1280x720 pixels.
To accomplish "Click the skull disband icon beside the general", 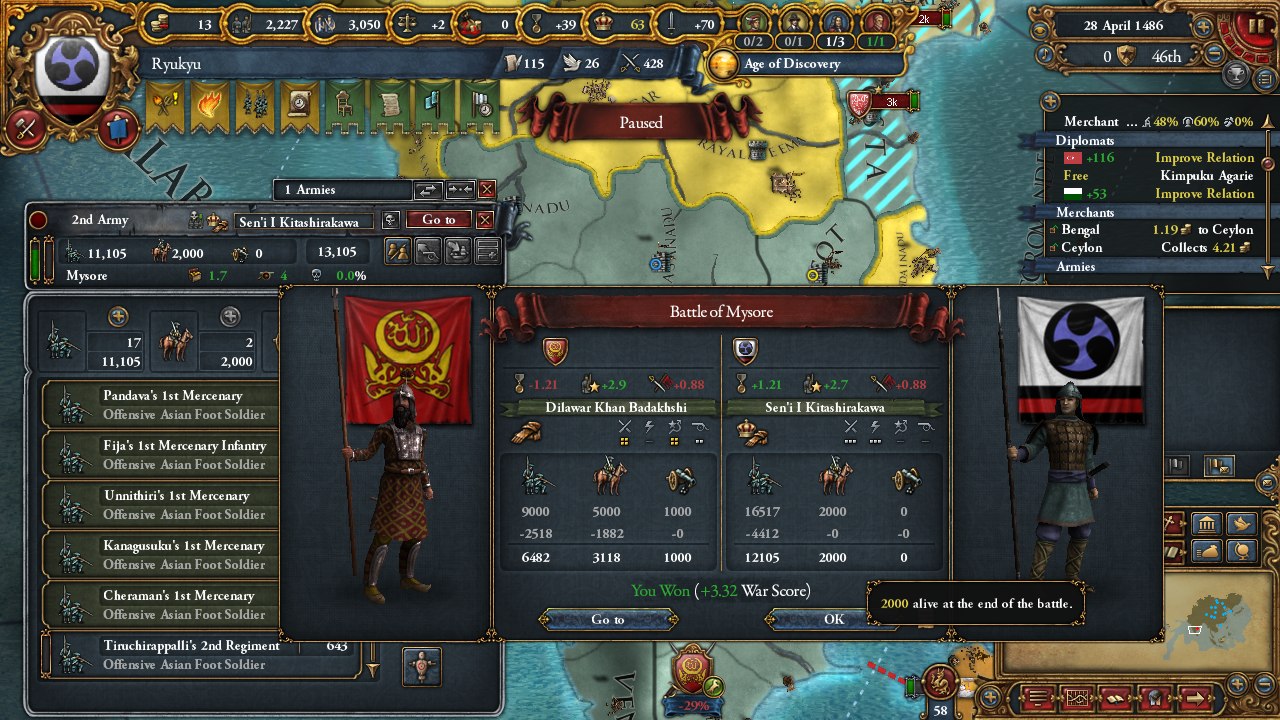I will 391,221.
